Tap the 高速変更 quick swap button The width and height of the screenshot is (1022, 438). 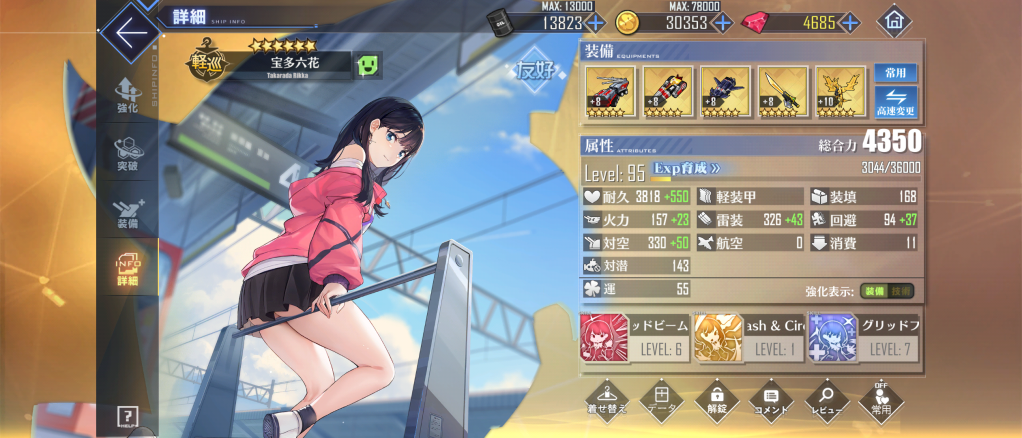(895, 102)
